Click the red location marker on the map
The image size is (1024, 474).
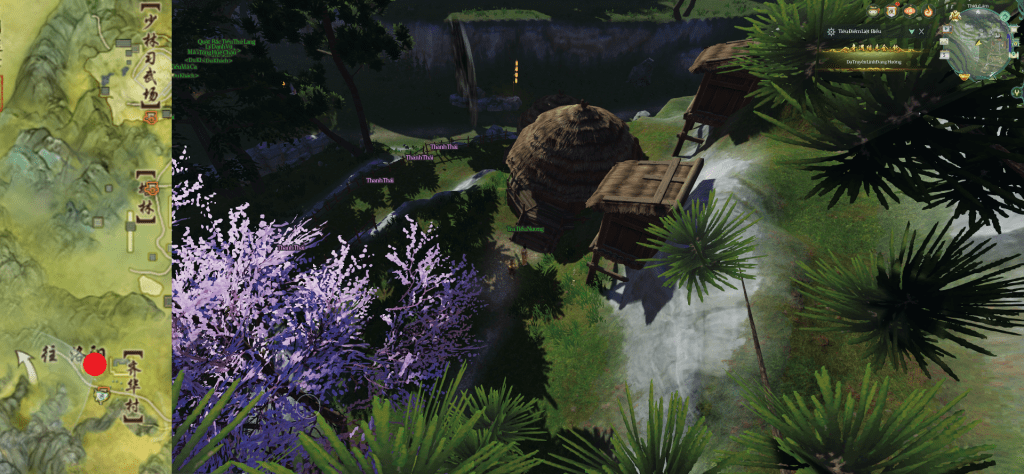95,364
